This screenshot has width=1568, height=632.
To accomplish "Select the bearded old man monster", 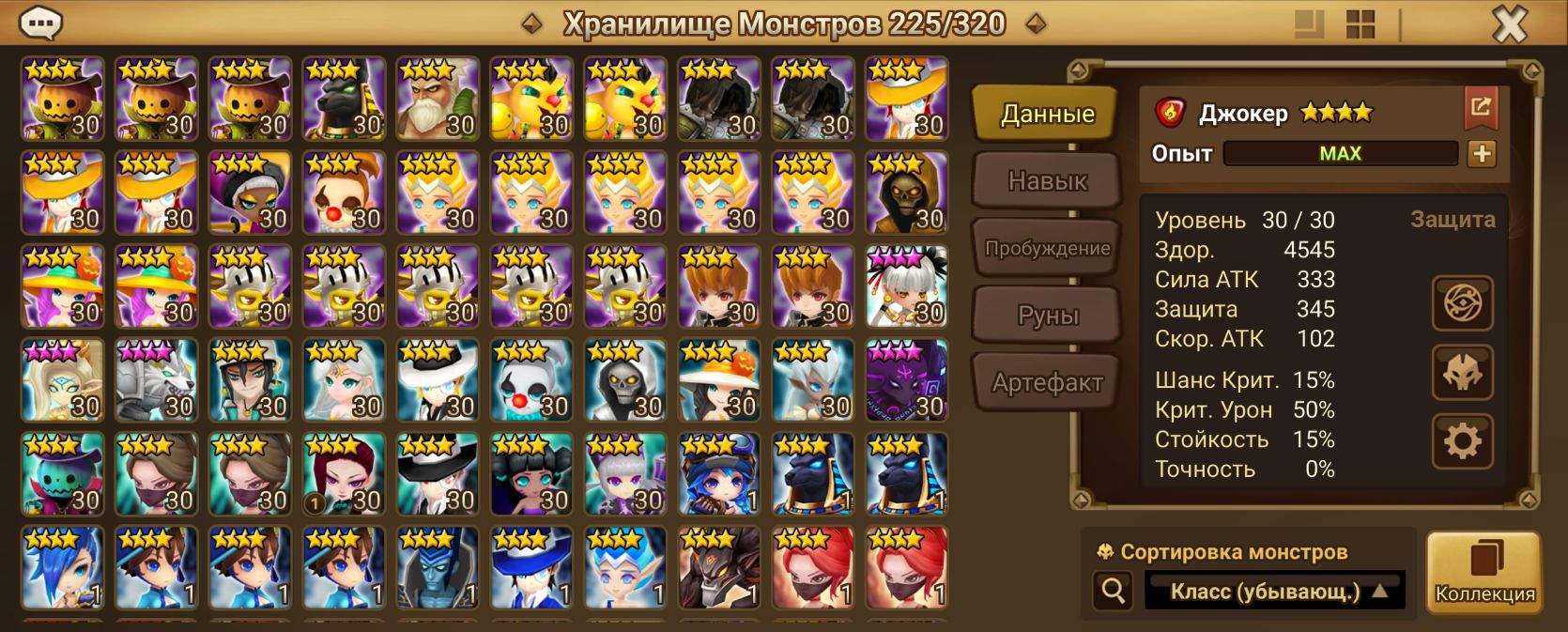I will coord(438,99).
